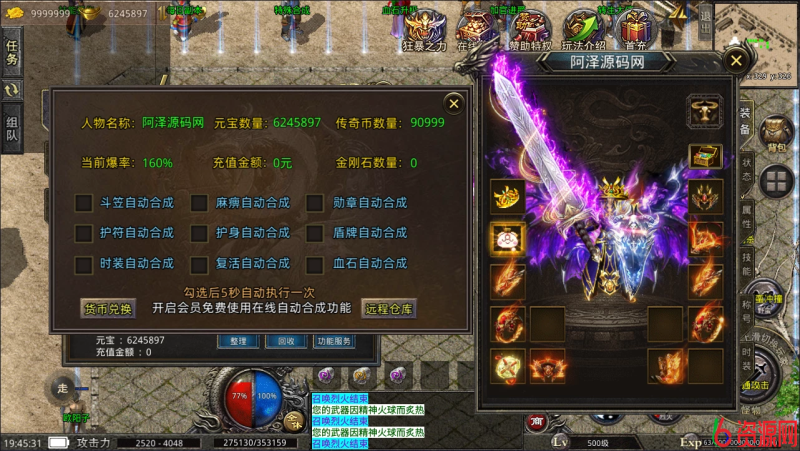
Task: Toggle the 勋章自动合成 checkbox
Action: click(x=315, y=203)
